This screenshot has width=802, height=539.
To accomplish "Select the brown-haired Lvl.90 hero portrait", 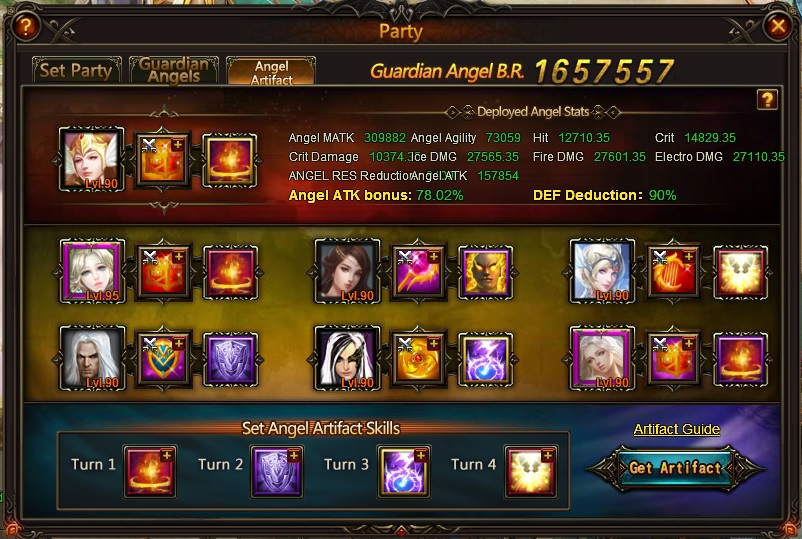I will (346, 271).
